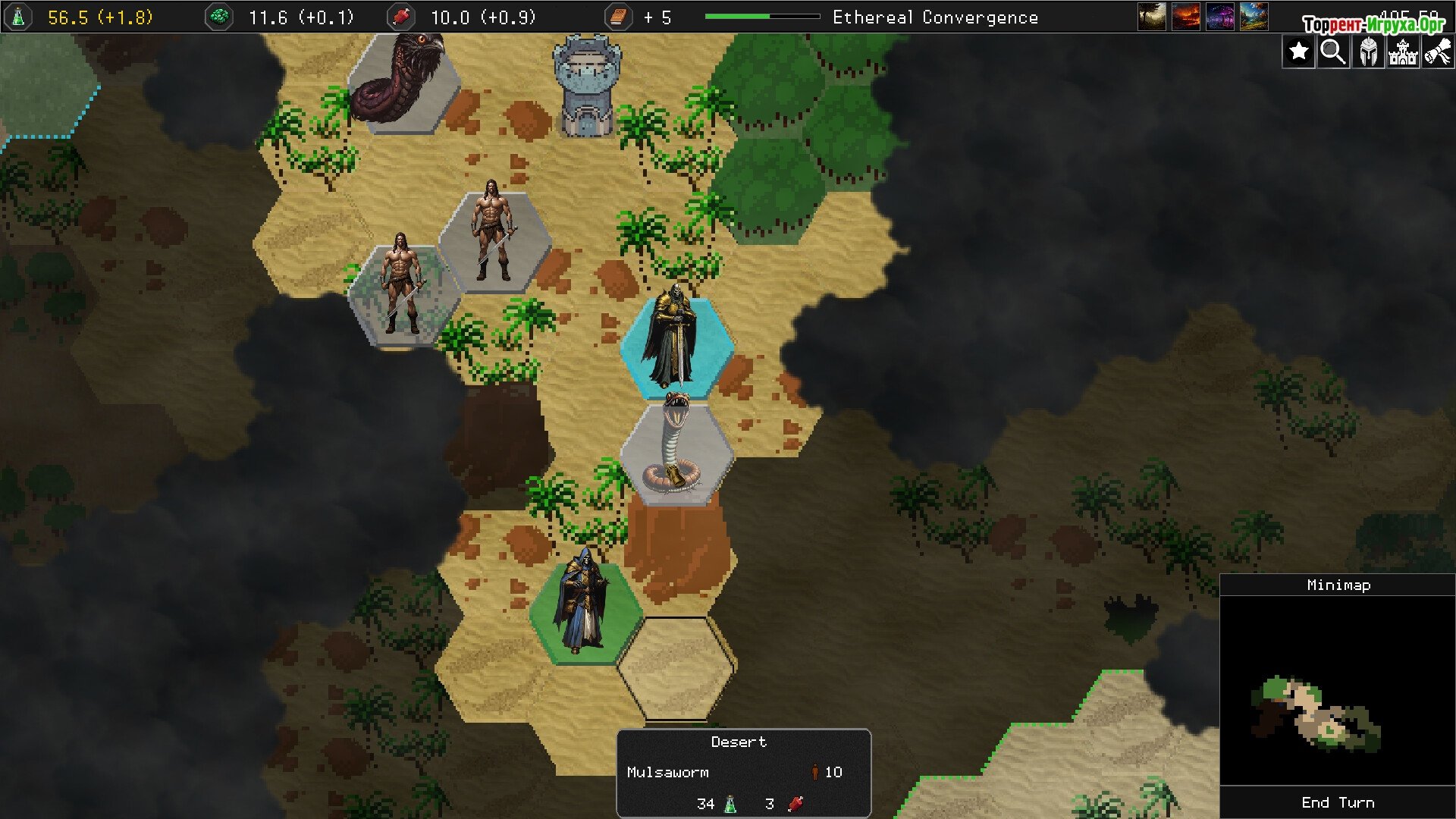Click the green gem resource icon
1456x819 pixels.
click(x=219, y=17)
